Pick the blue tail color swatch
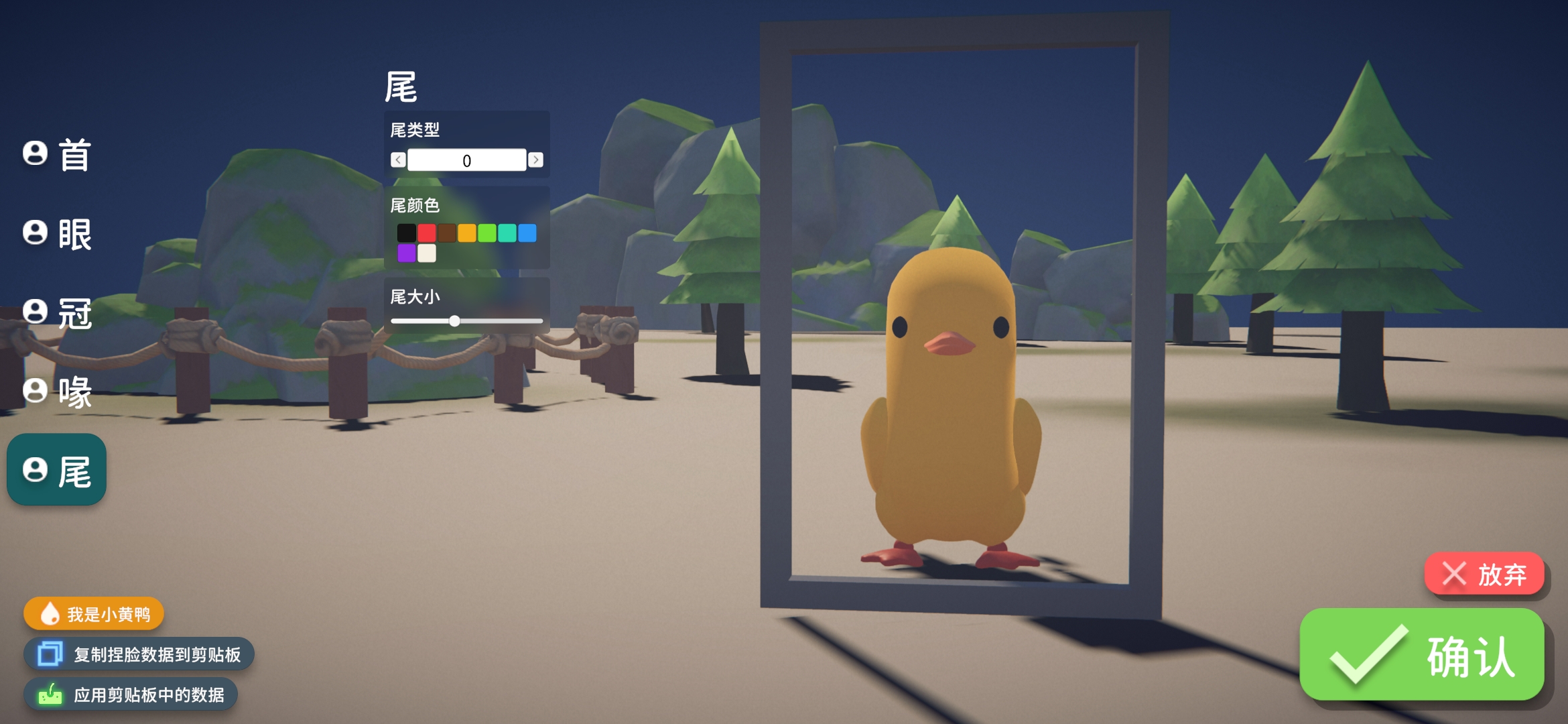1568x724 pixels. point(527,233)
